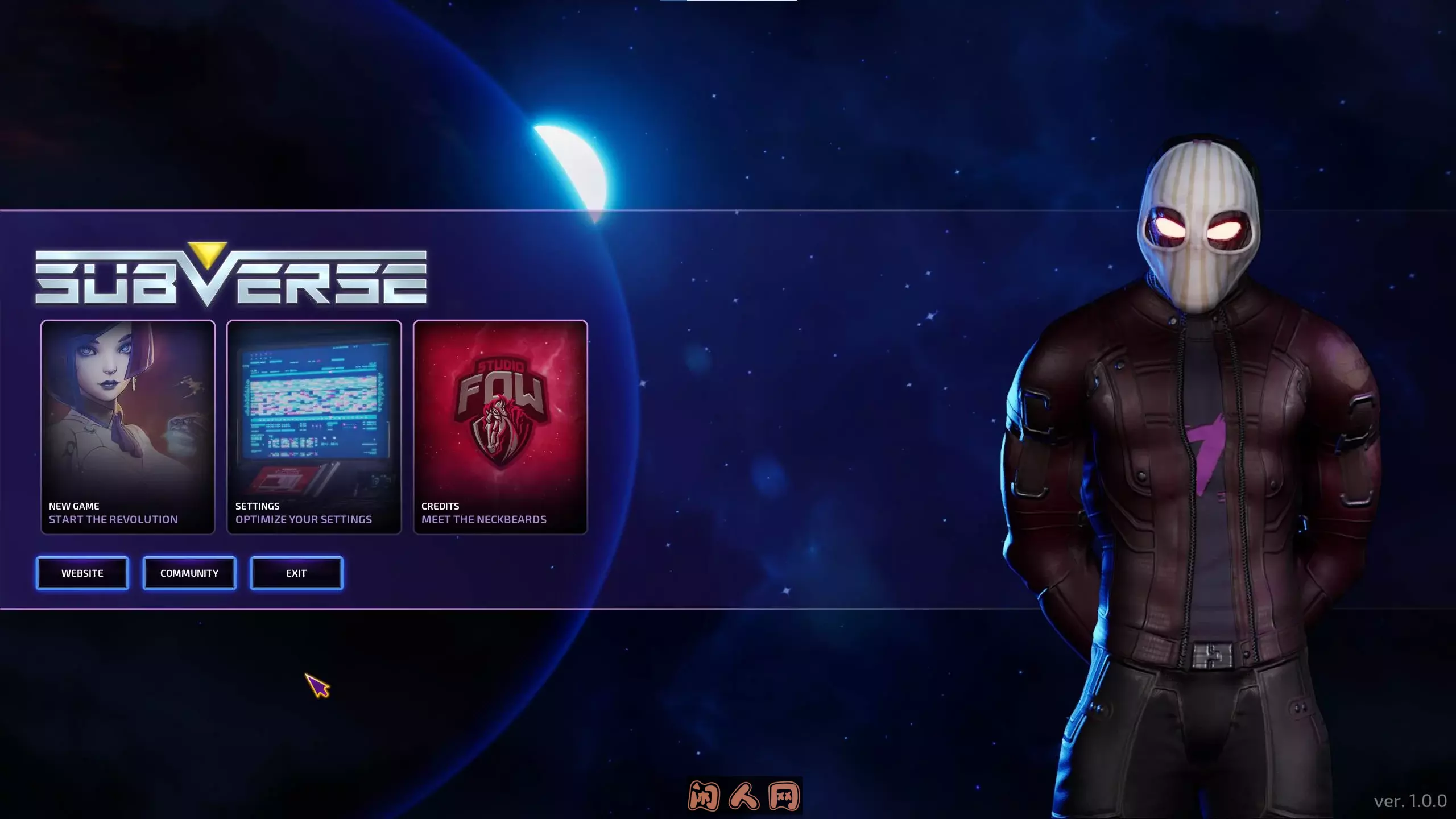Start a New Game card
1456x819 pixels.
(128, 427)
